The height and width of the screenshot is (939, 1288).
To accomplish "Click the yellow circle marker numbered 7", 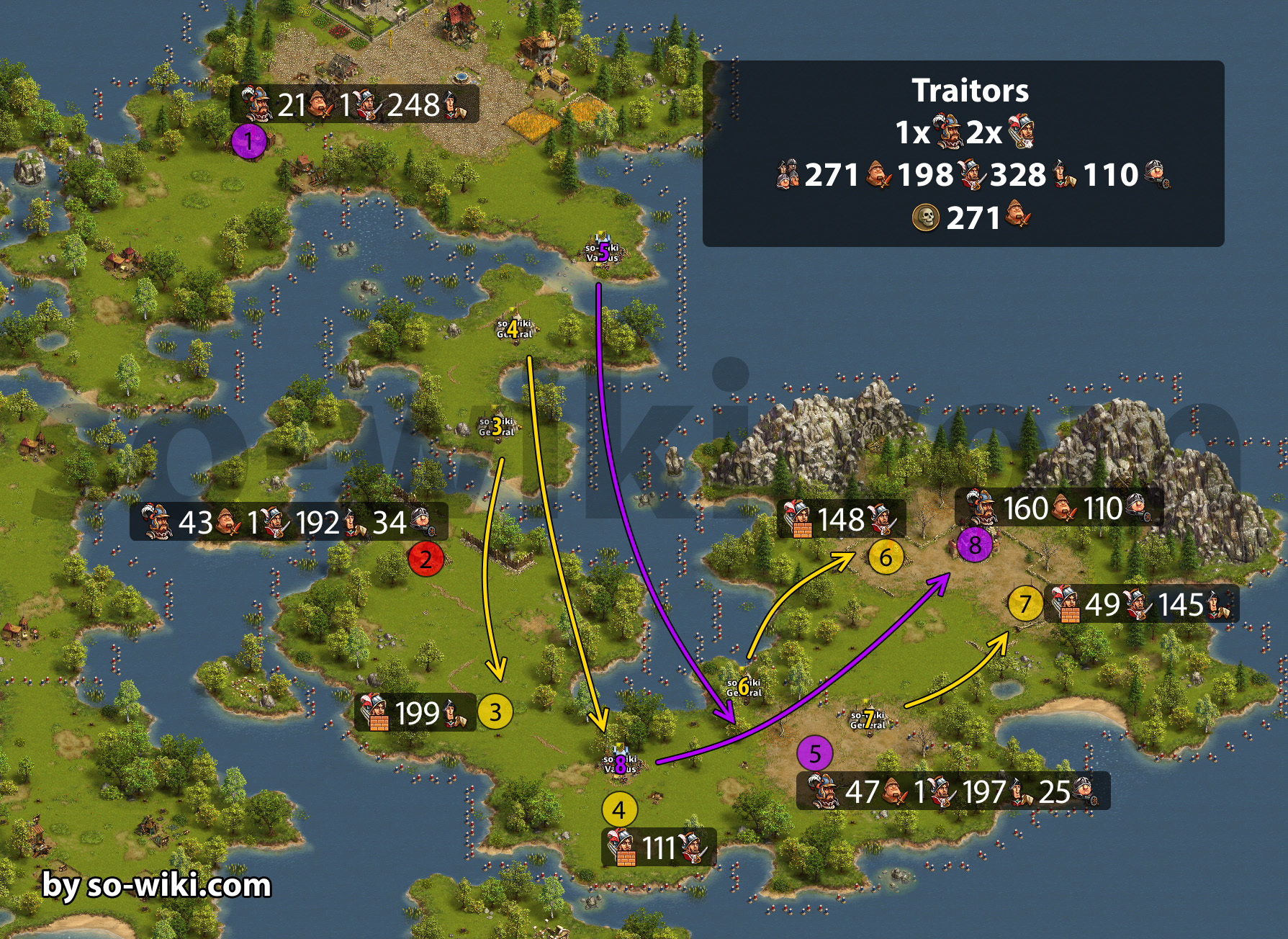I will pos(1025,603).
